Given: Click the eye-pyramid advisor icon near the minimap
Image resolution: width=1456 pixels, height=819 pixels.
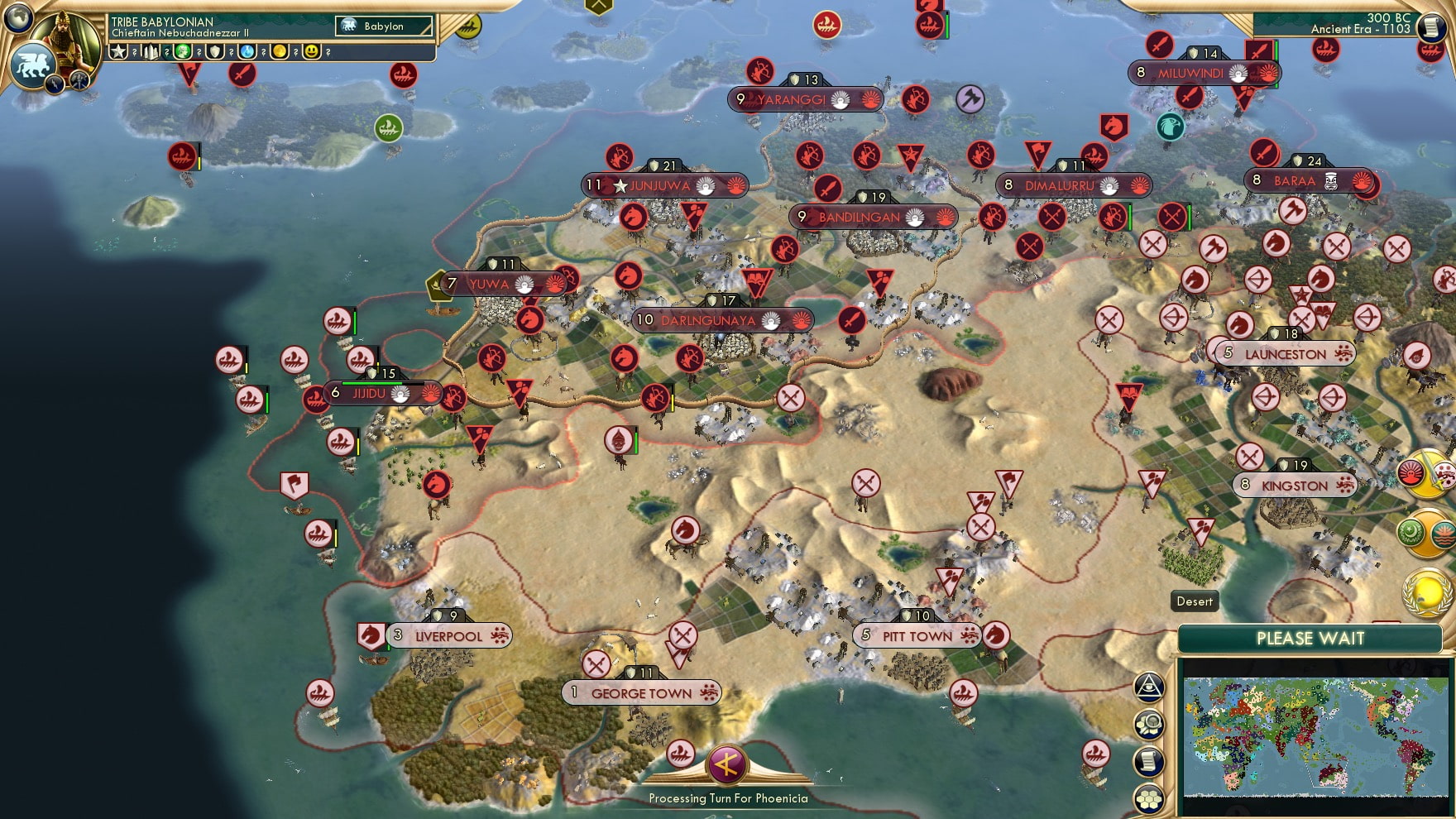Looking at the screenshot, I should (x=1149, y=686).
